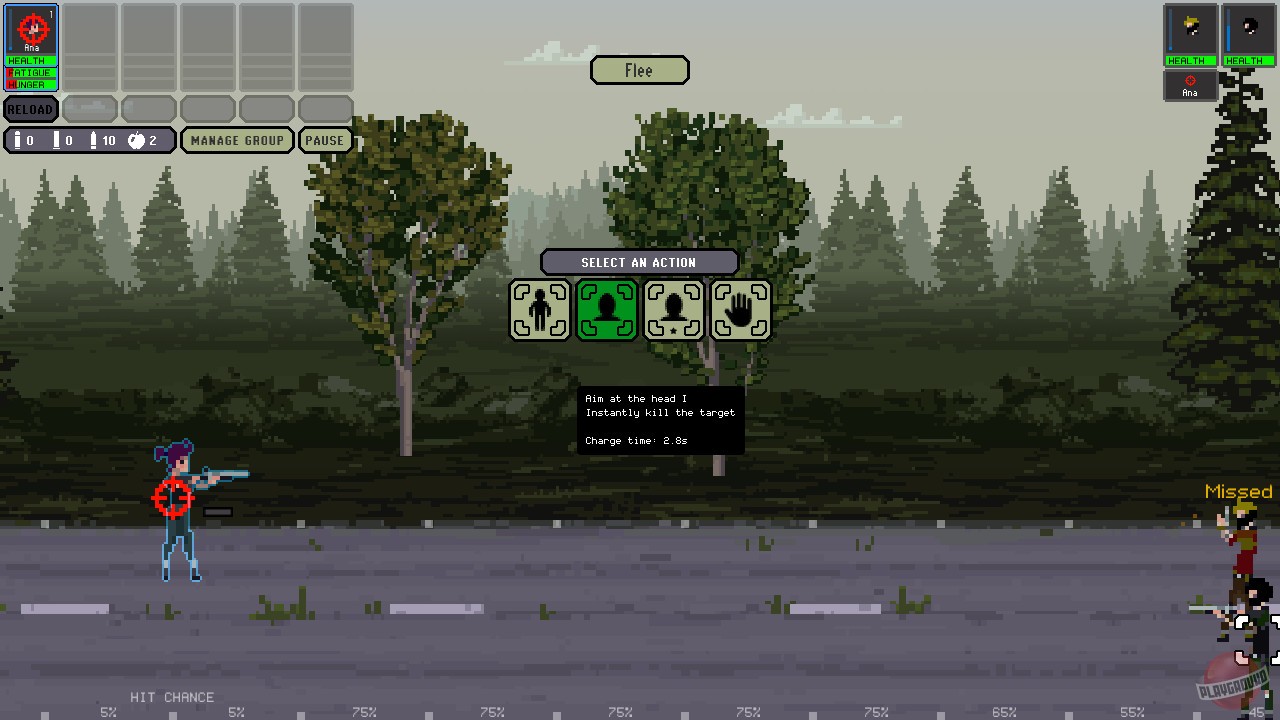Deselect the highlighted green headshot action
Viewport: 1280px width, 720px height.
coord(607,309)
